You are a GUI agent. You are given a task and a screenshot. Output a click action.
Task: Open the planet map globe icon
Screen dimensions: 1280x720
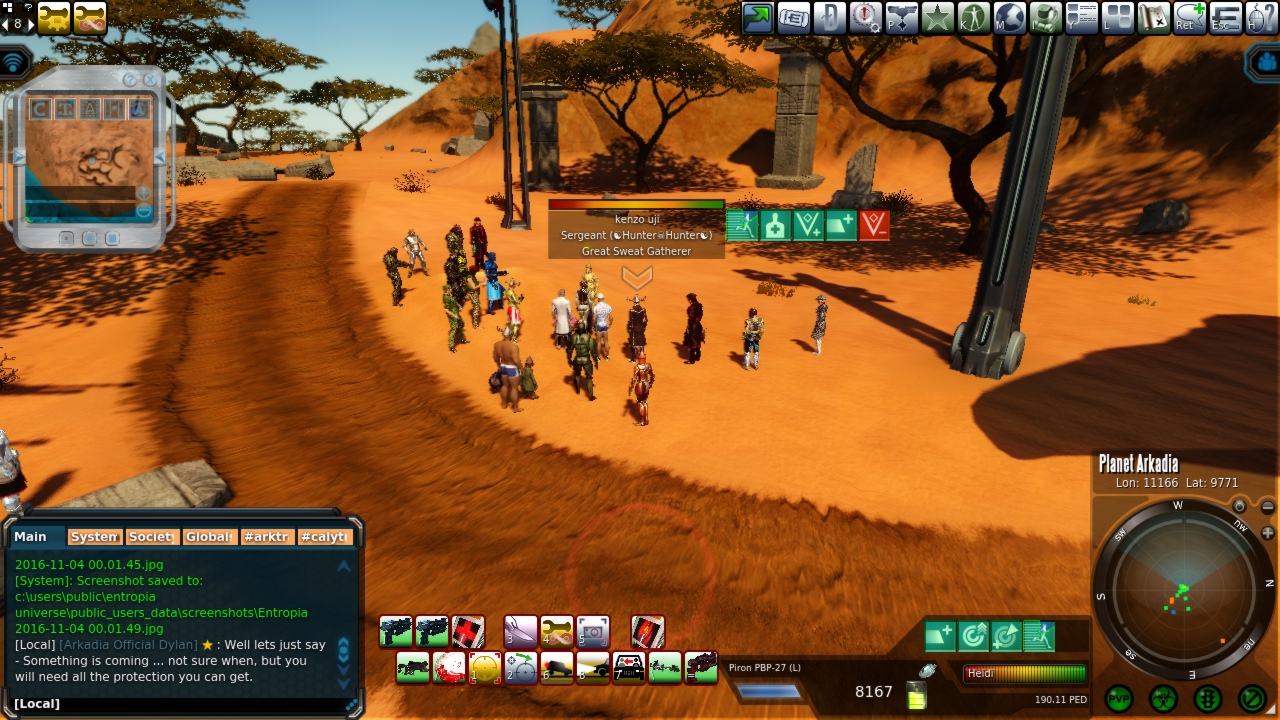[x=1010, y=17]
